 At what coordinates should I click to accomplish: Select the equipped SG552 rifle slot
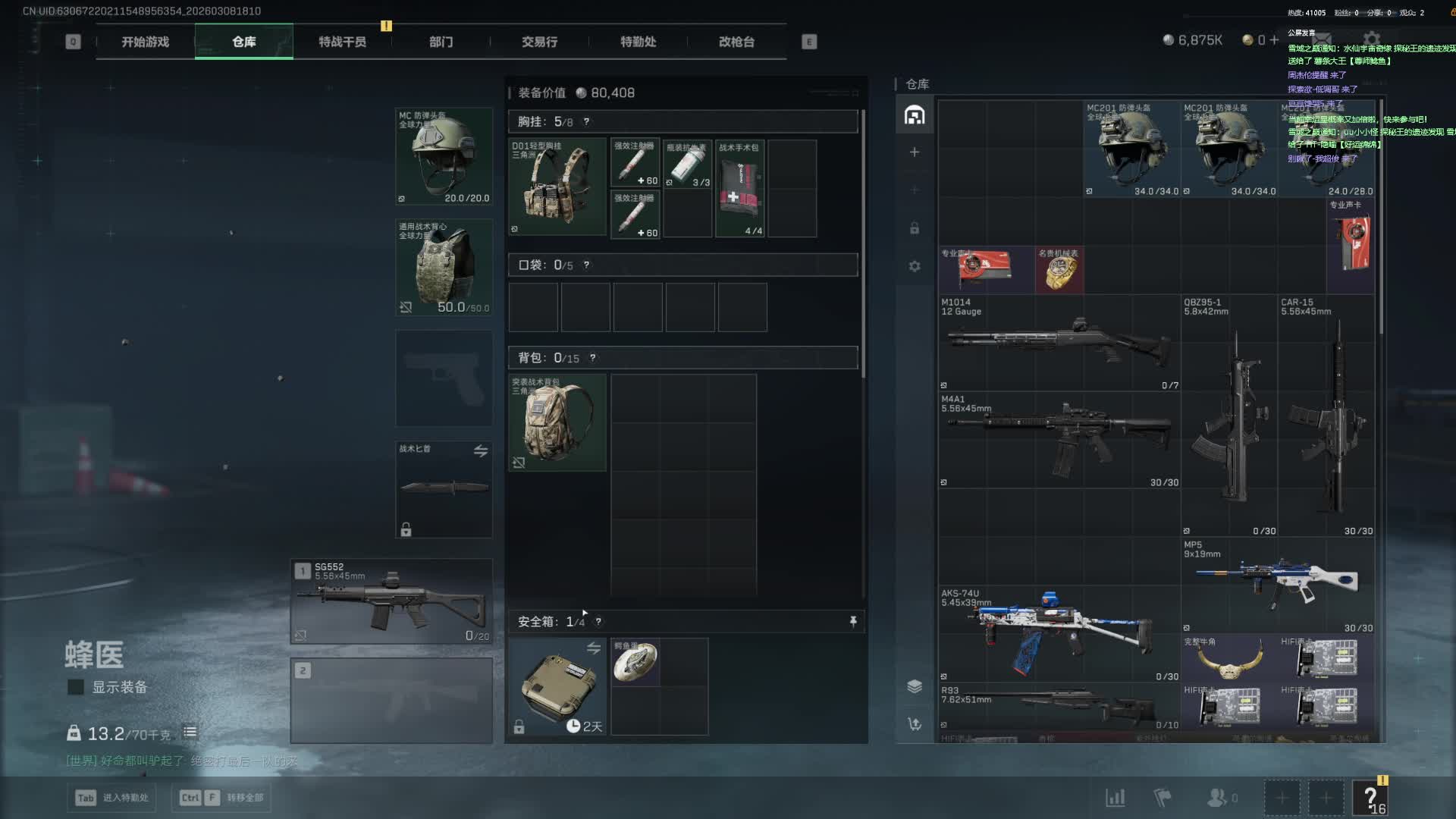391,602
